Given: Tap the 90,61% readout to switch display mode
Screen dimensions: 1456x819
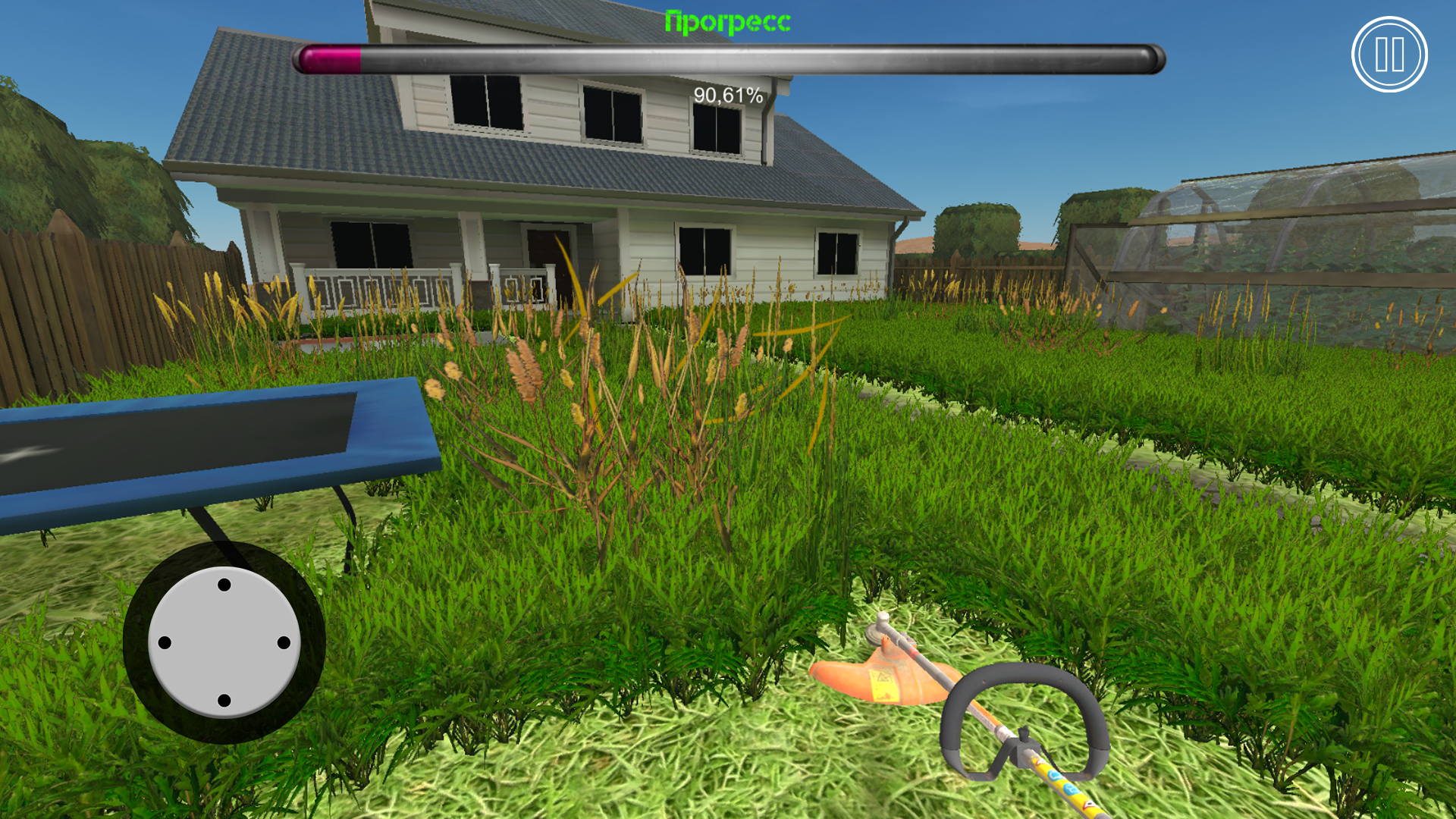Looking at the screenshot, I should (x=727, y=96).
